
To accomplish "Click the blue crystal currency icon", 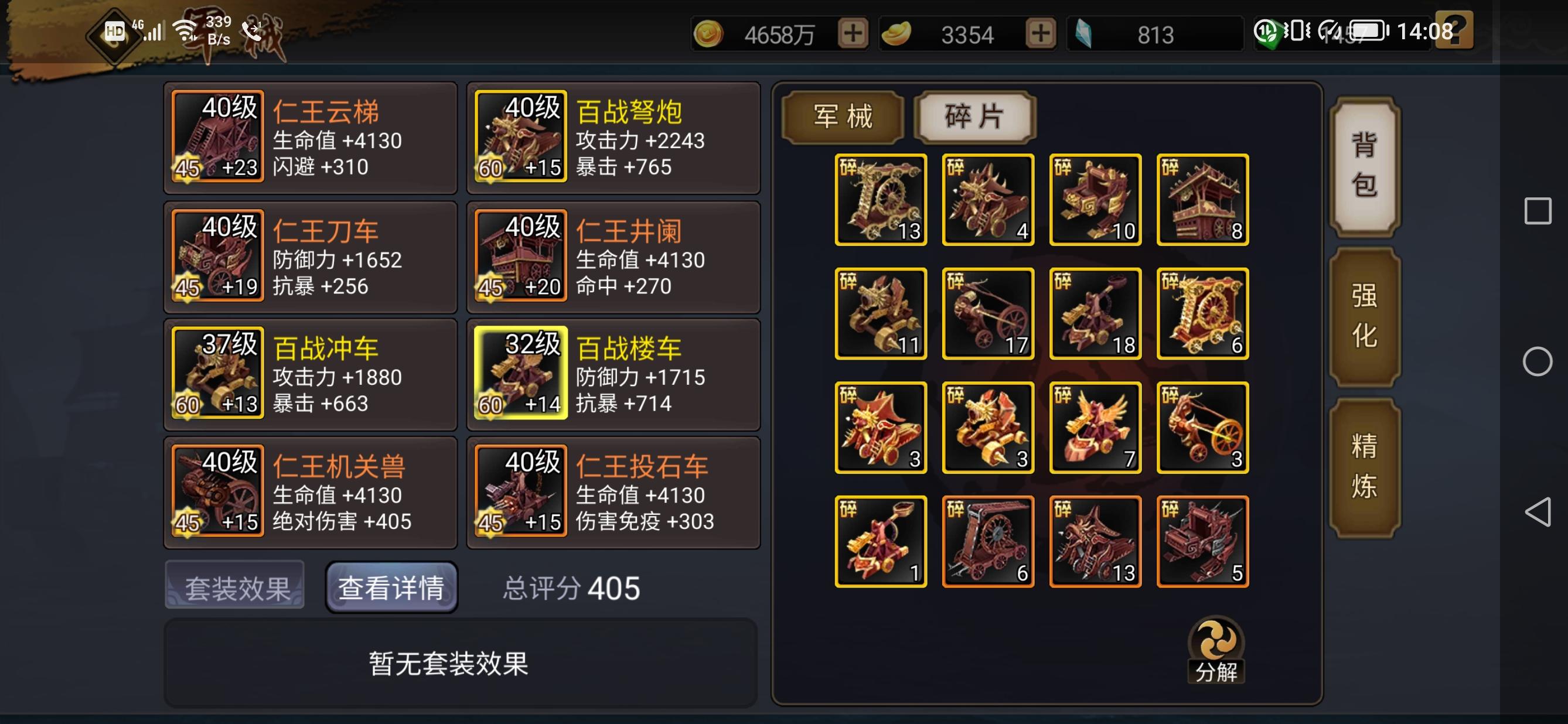I will [x=1085, y=35].
